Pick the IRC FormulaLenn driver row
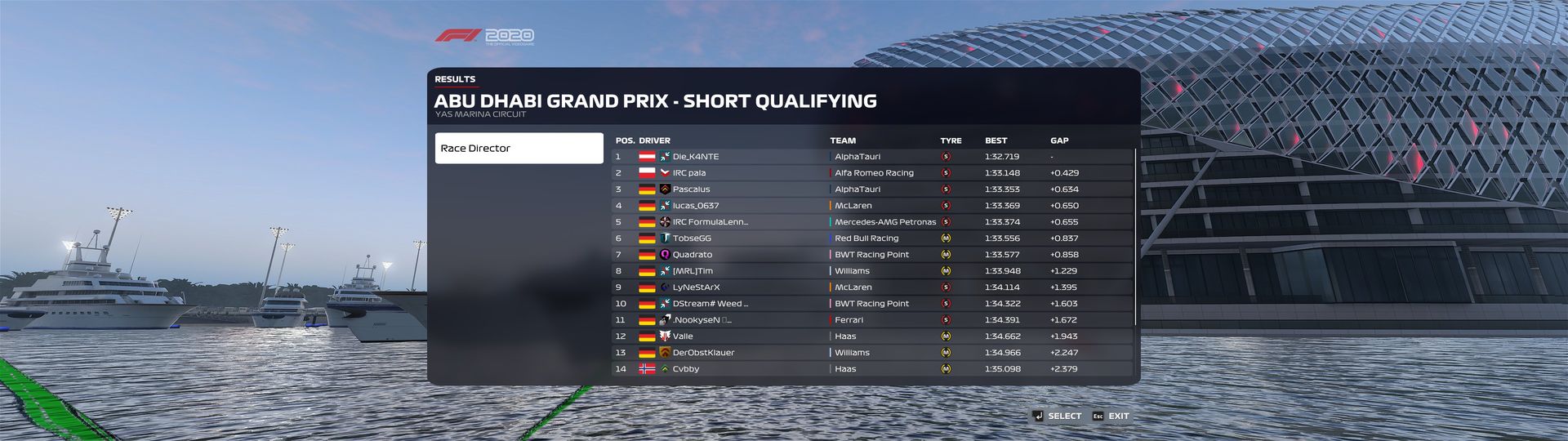Screen dimensions: 1568x441 (871, 222)
